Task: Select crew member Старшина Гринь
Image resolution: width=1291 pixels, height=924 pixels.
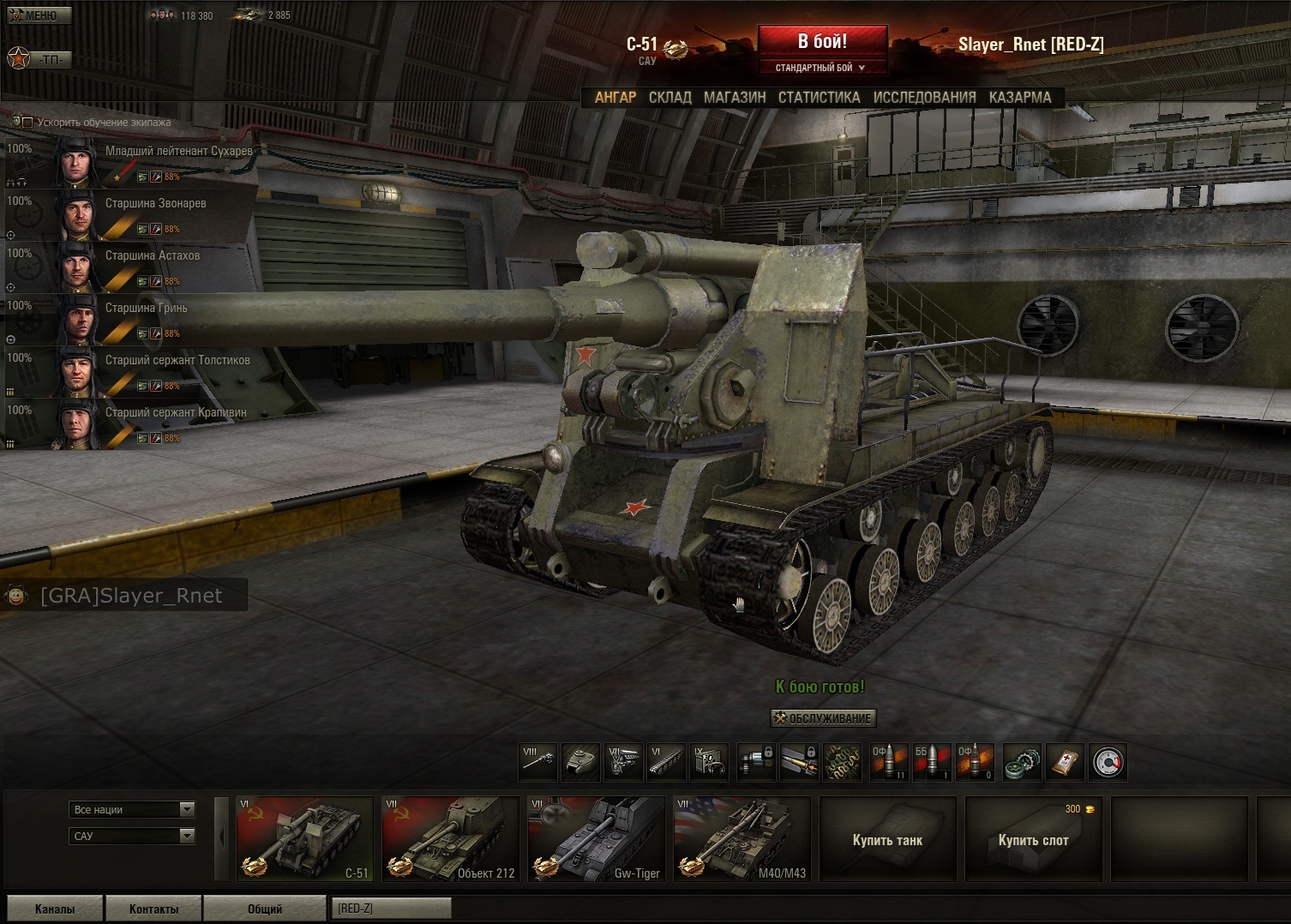Action: (x=146, y=309)
